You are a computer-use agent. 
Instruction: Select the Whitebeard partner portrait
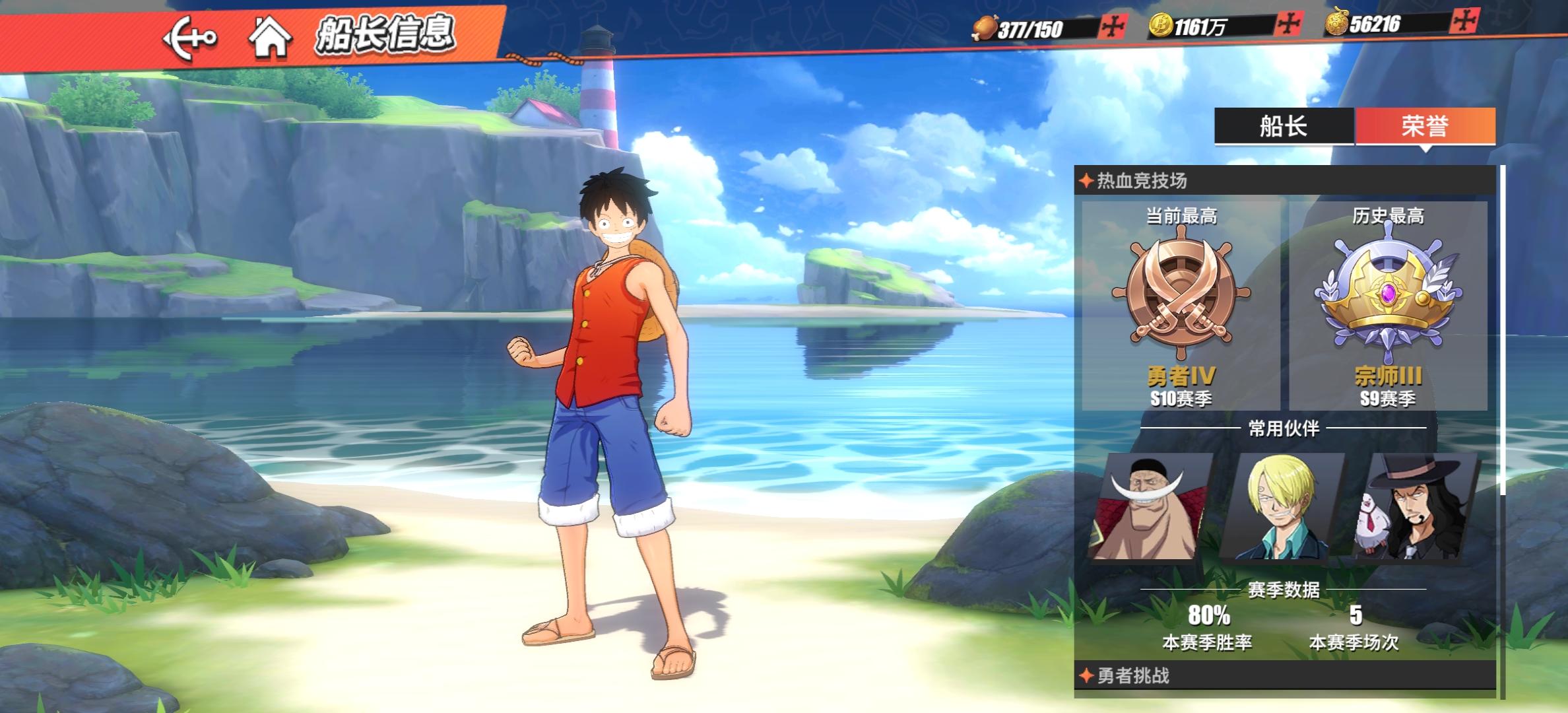[1152, 507]
